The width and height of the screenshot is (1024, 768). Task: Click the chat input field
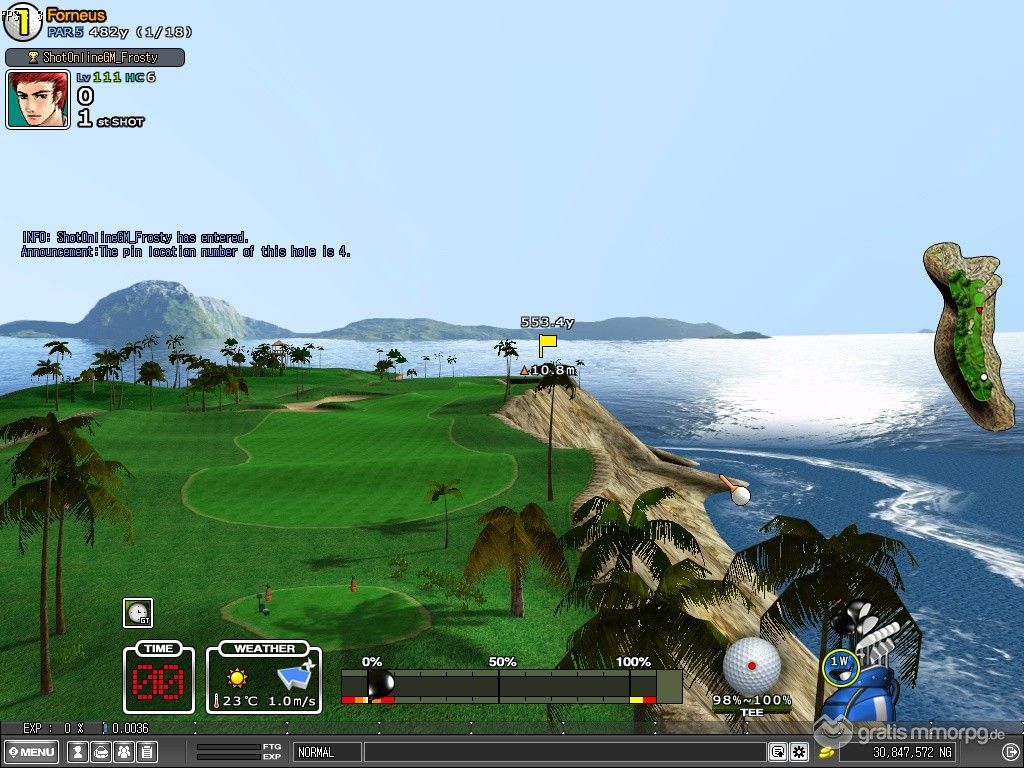564,752
